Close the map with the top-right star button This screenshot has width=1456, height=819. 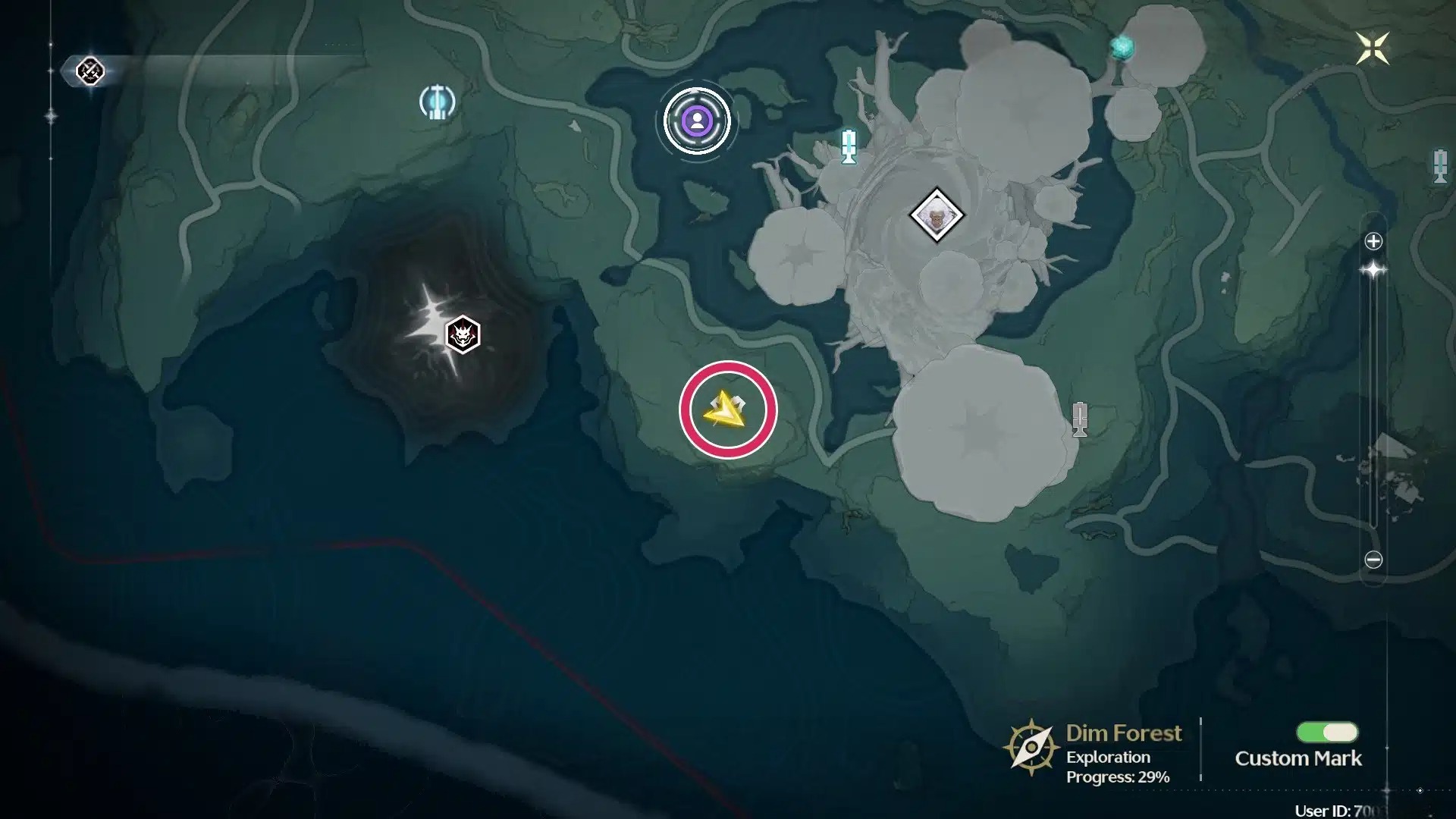(x=1373, y=49)
